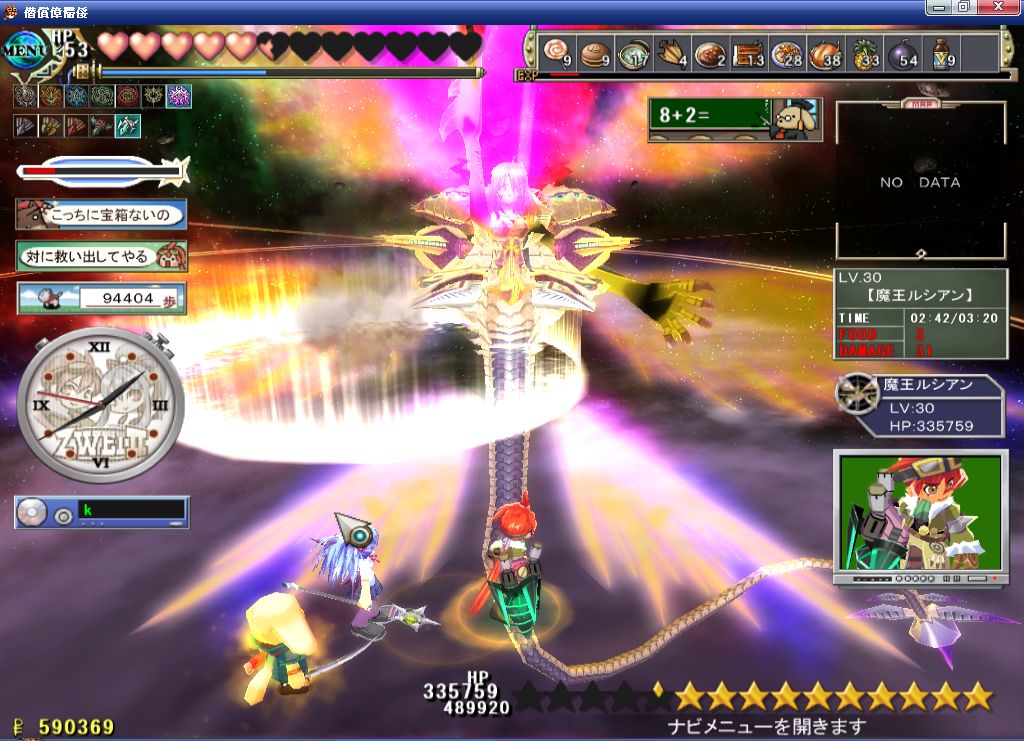The height and width of the screenshot is (741, 1024).
Task: Select the pizza plate item slot
Action: coord(789,53)
